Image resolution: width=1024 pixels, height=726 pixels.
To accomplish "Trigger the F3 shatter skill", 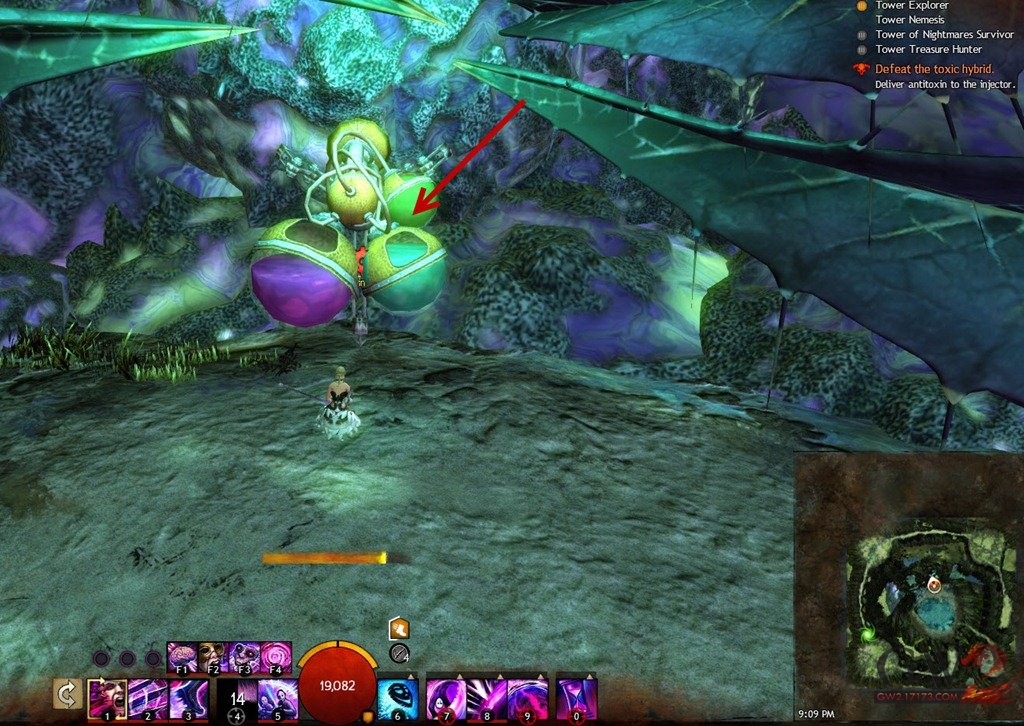I will click(x=241, y=655).
